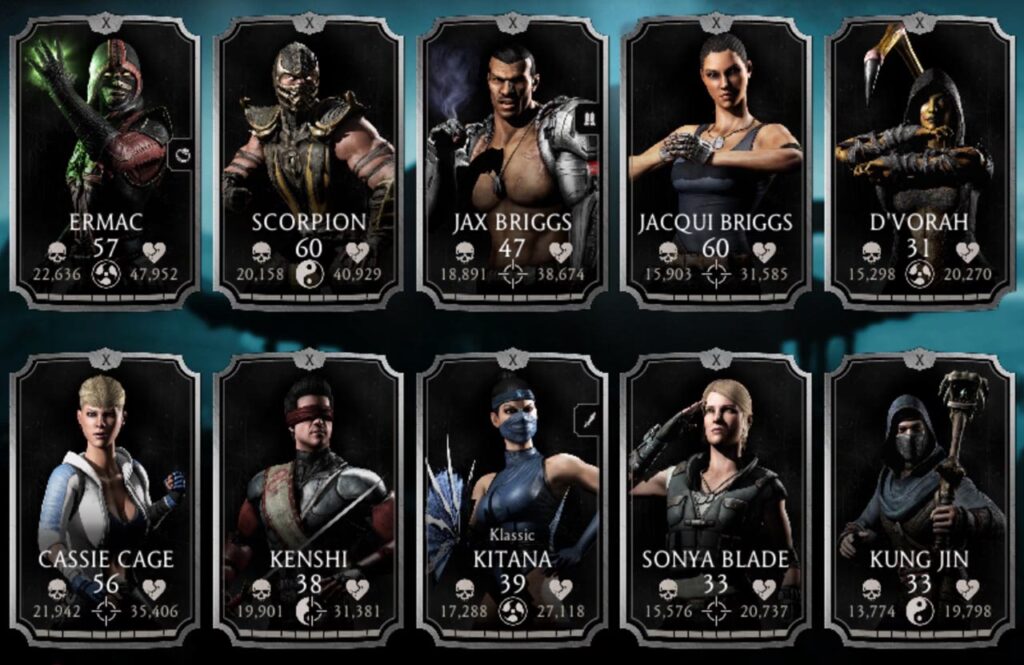Choose the Scorpion character card
The width and height of the screenshot is (1024, 665).
[308, 160]
